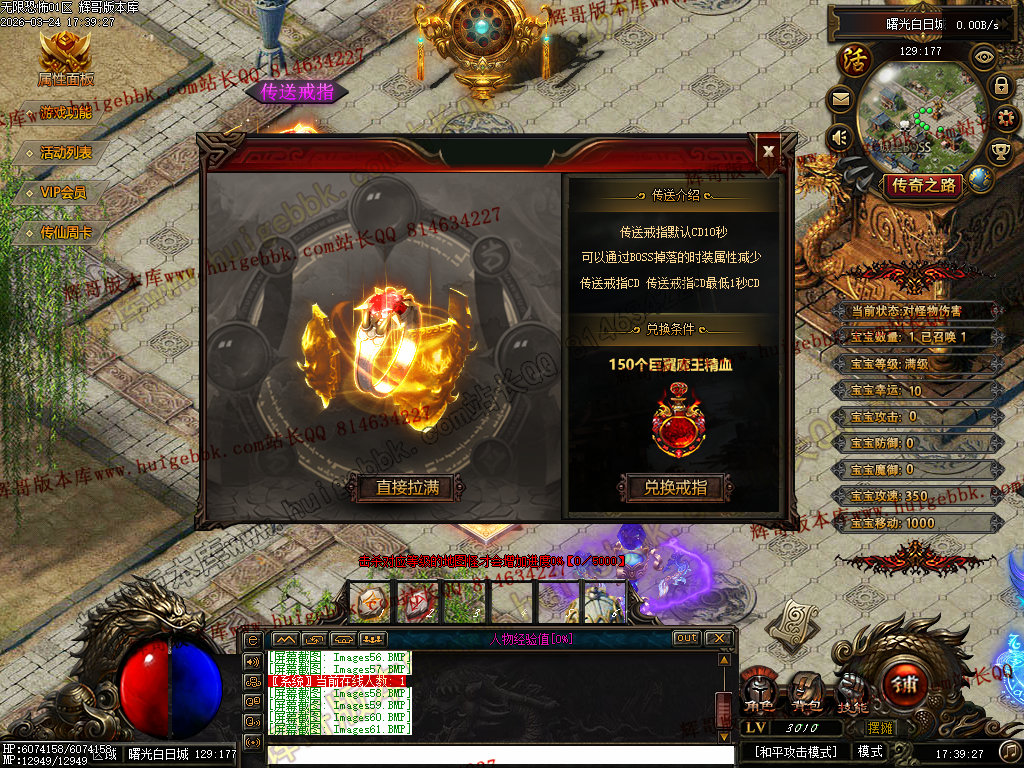The image size is (1024, 768).
Task: Open the VIP会员 membership menu
Action: (64, 192)
